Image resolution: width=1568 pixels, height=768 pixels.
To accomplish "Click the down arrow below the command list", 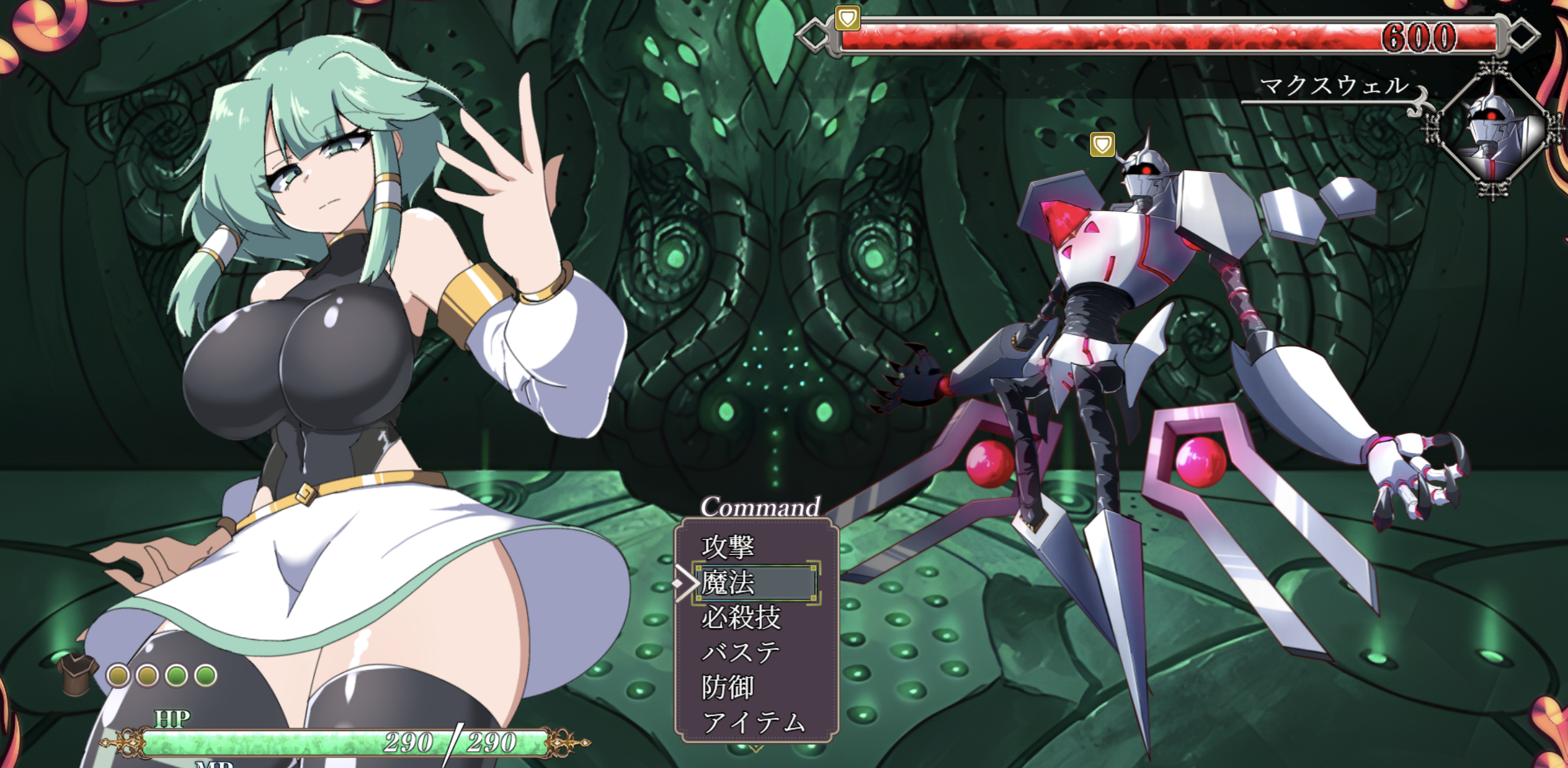I will 756,748.
